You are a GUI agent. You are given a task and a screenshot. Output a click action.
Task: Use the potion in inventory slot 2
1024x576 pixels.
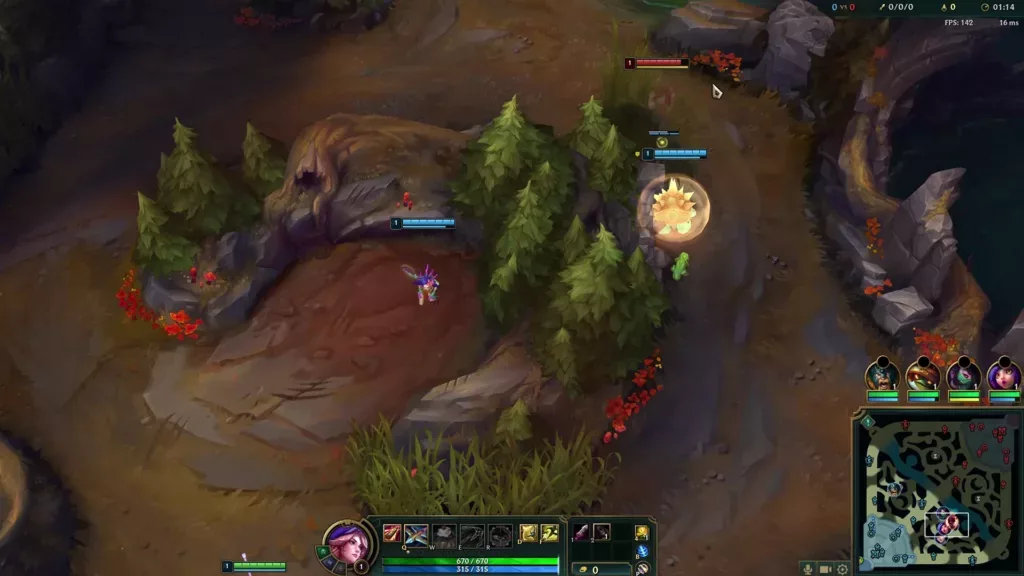click(602, 532)
